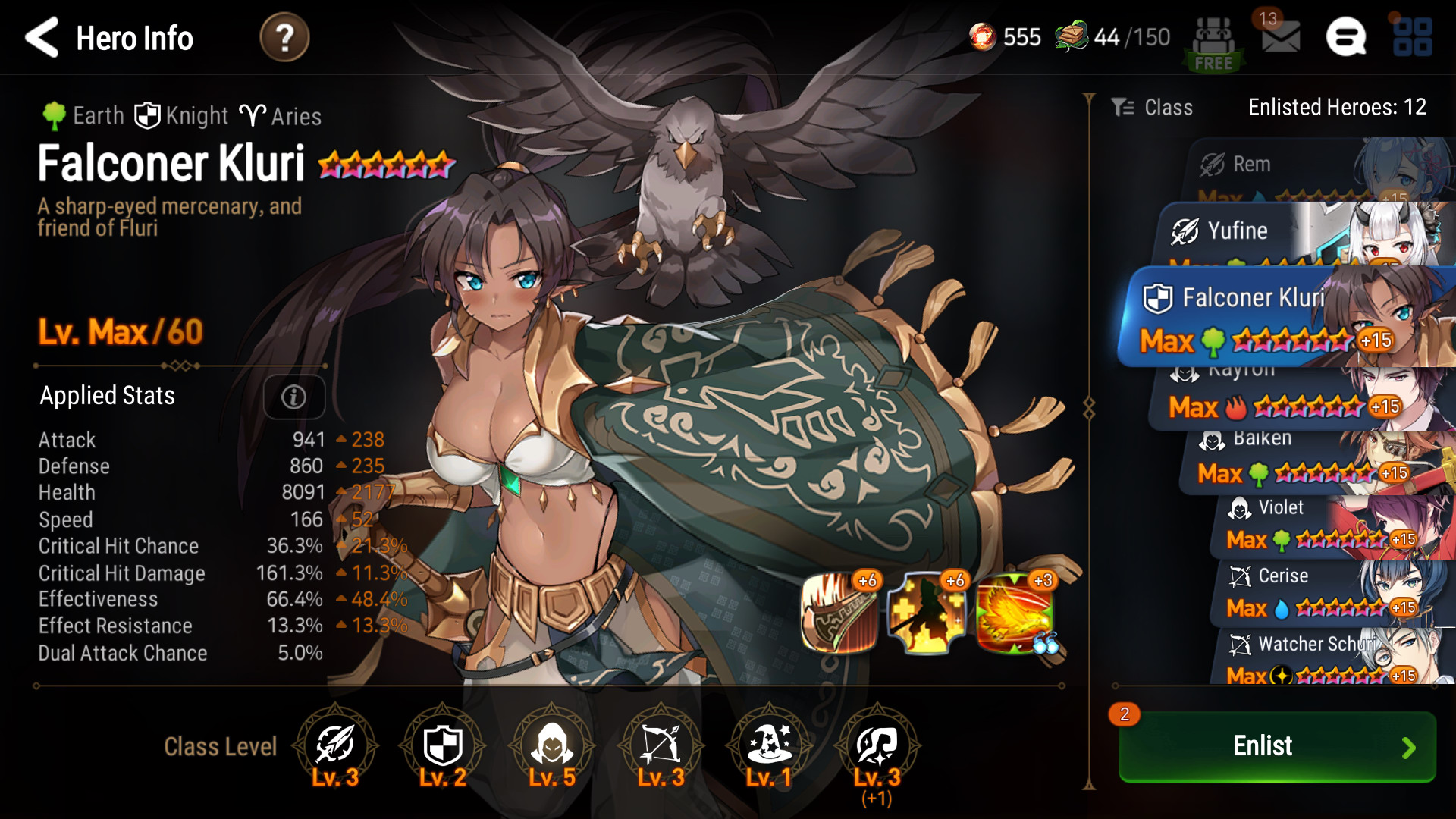Open the Knight shield class level icon
Viewport: 1456px width, 819px height.
click(x=443, y=746)
